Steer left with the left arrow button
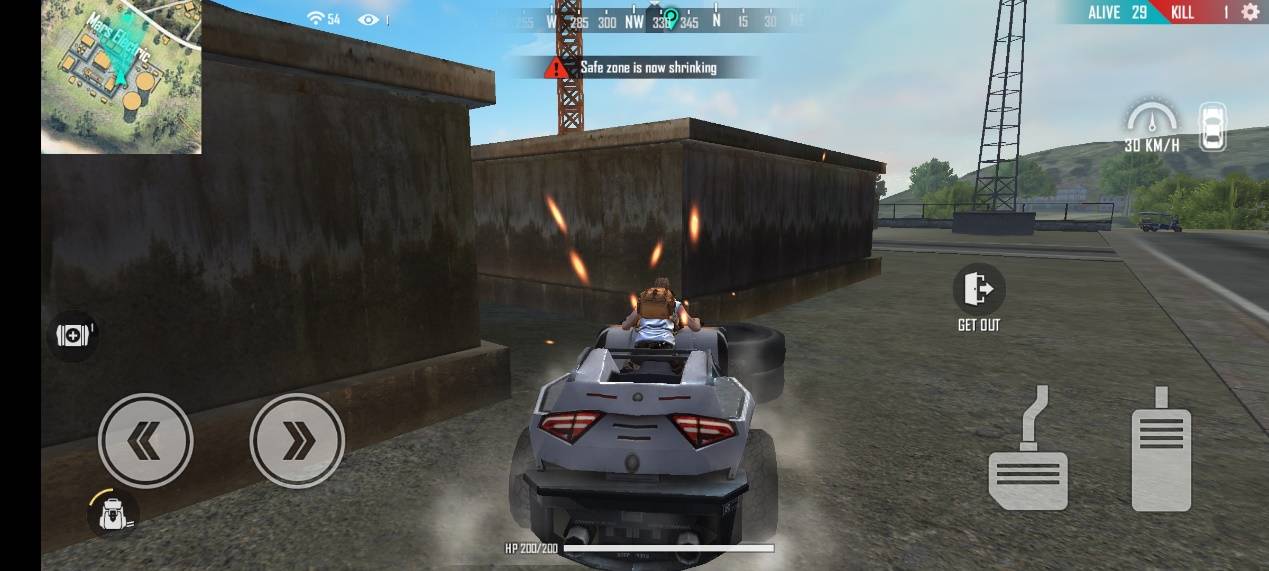Viewport: 1269px width, 571px height. point(146,440)
